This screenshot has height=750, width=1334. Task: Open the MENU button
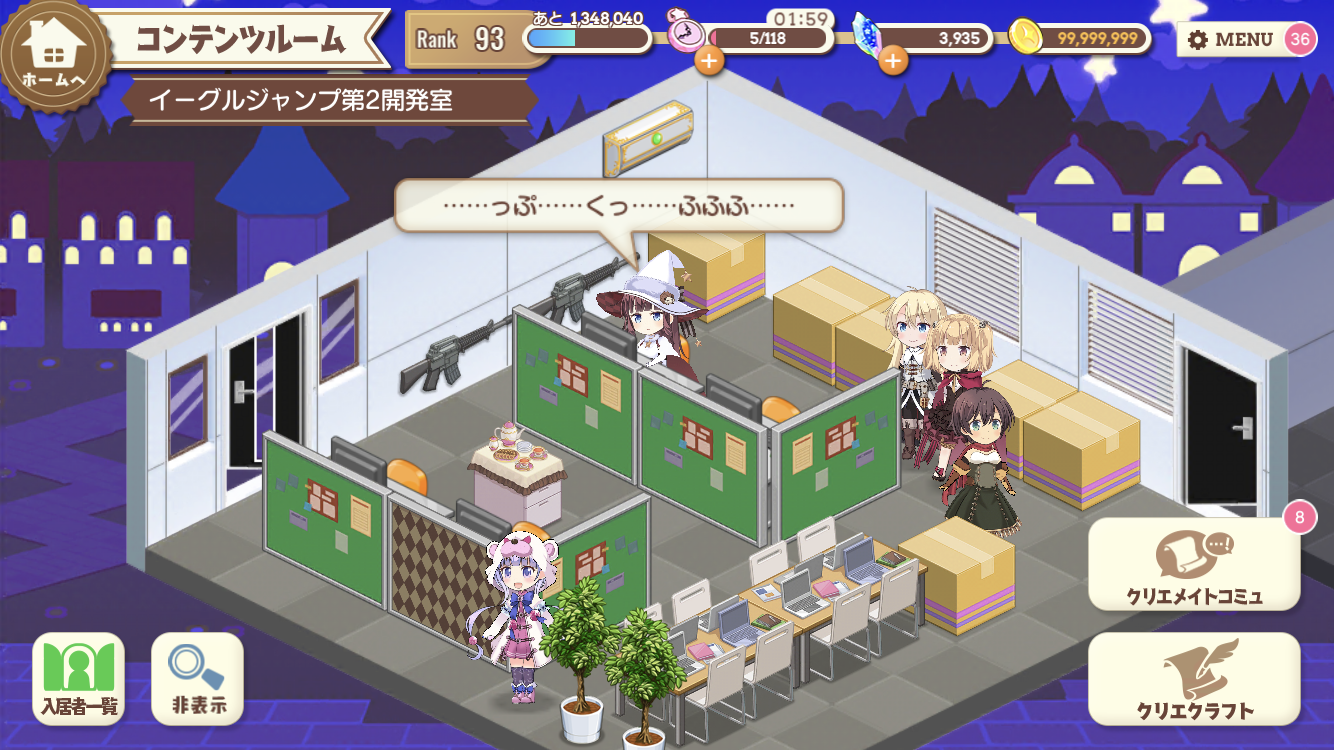coord(1231,37)
